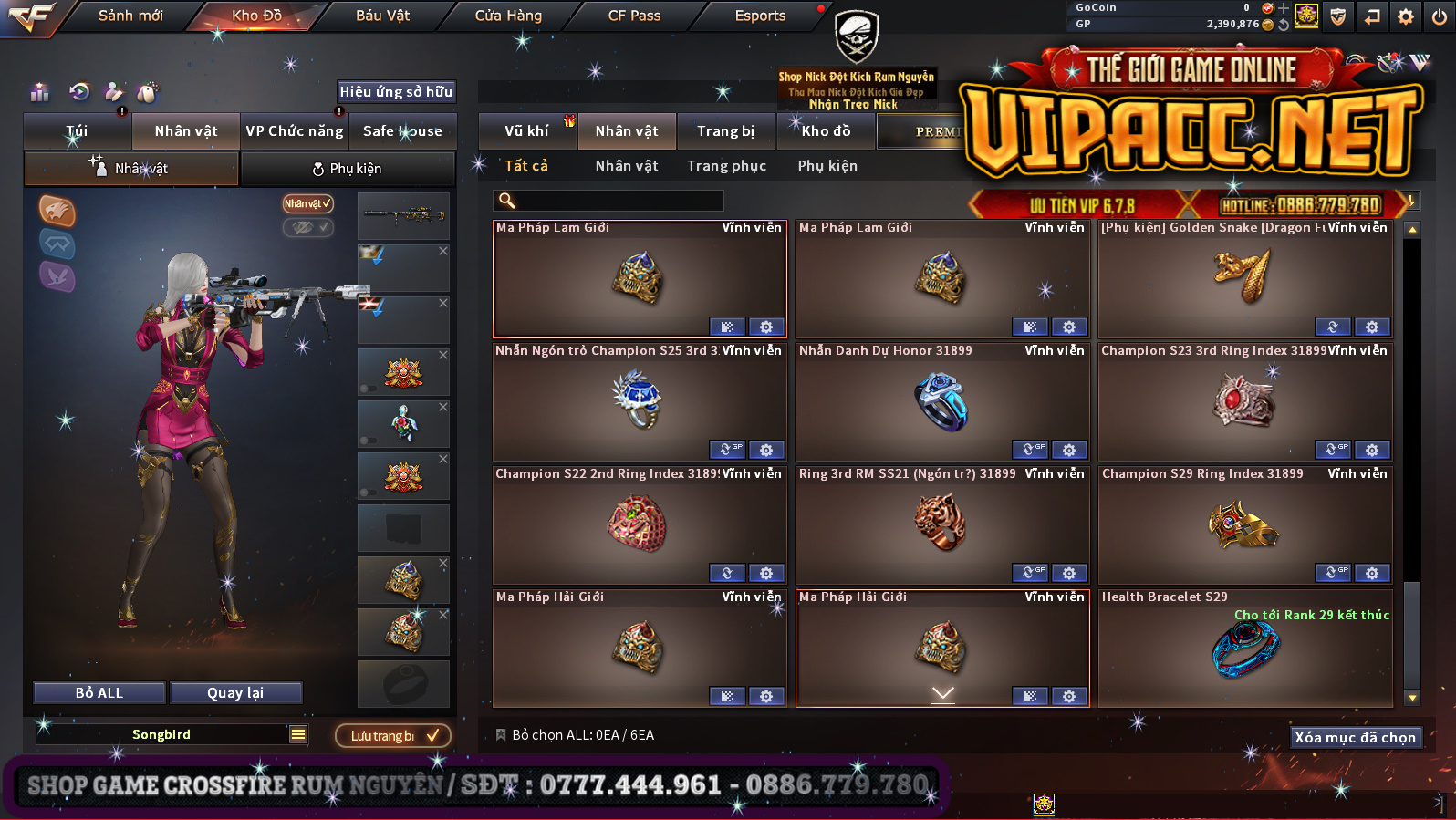Open the Sảnh mới lobby tab

coord(130,16)
